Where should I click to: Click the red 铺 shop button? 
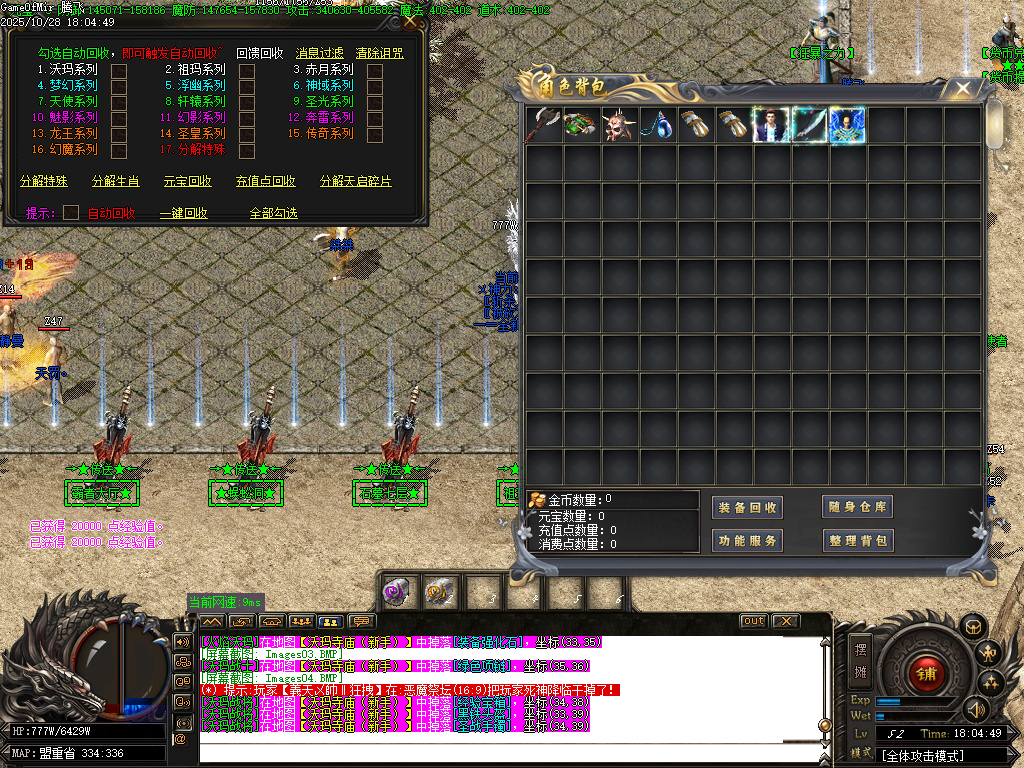925,673
